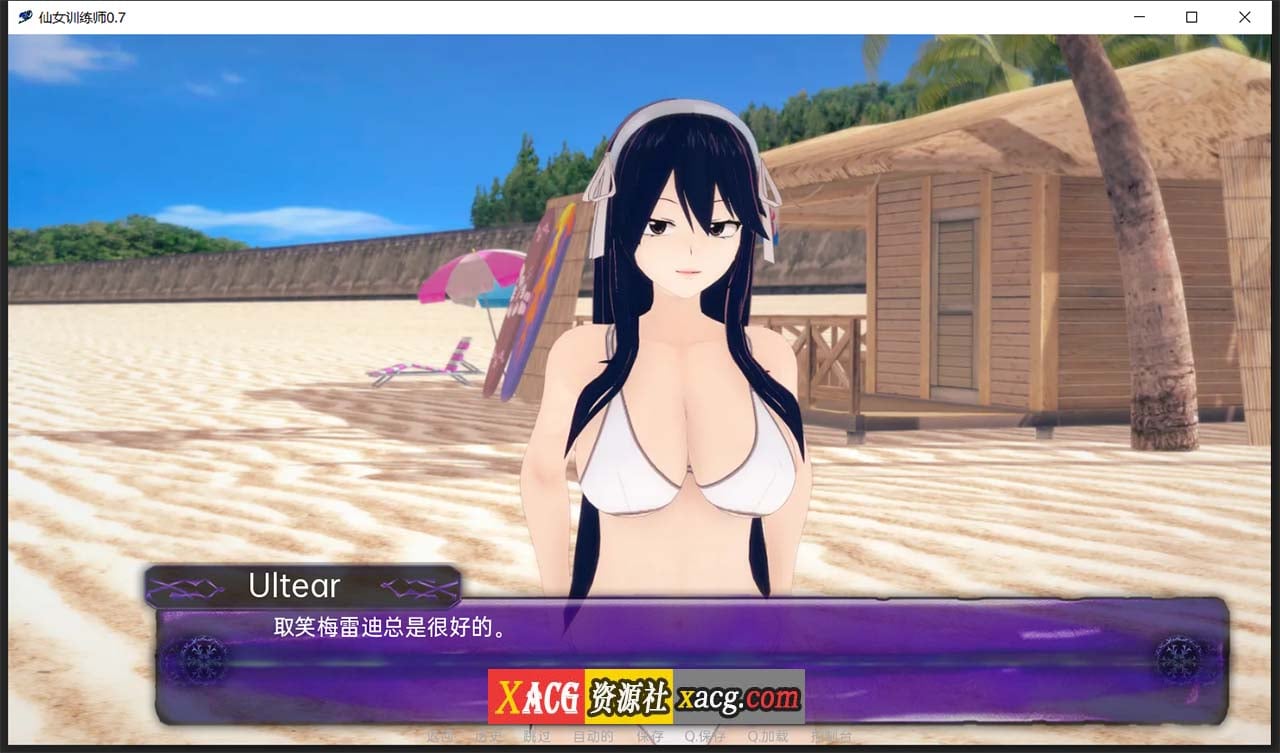Open the 保存 save screen
Viewport: 1280px width, 753px height.
651,736
